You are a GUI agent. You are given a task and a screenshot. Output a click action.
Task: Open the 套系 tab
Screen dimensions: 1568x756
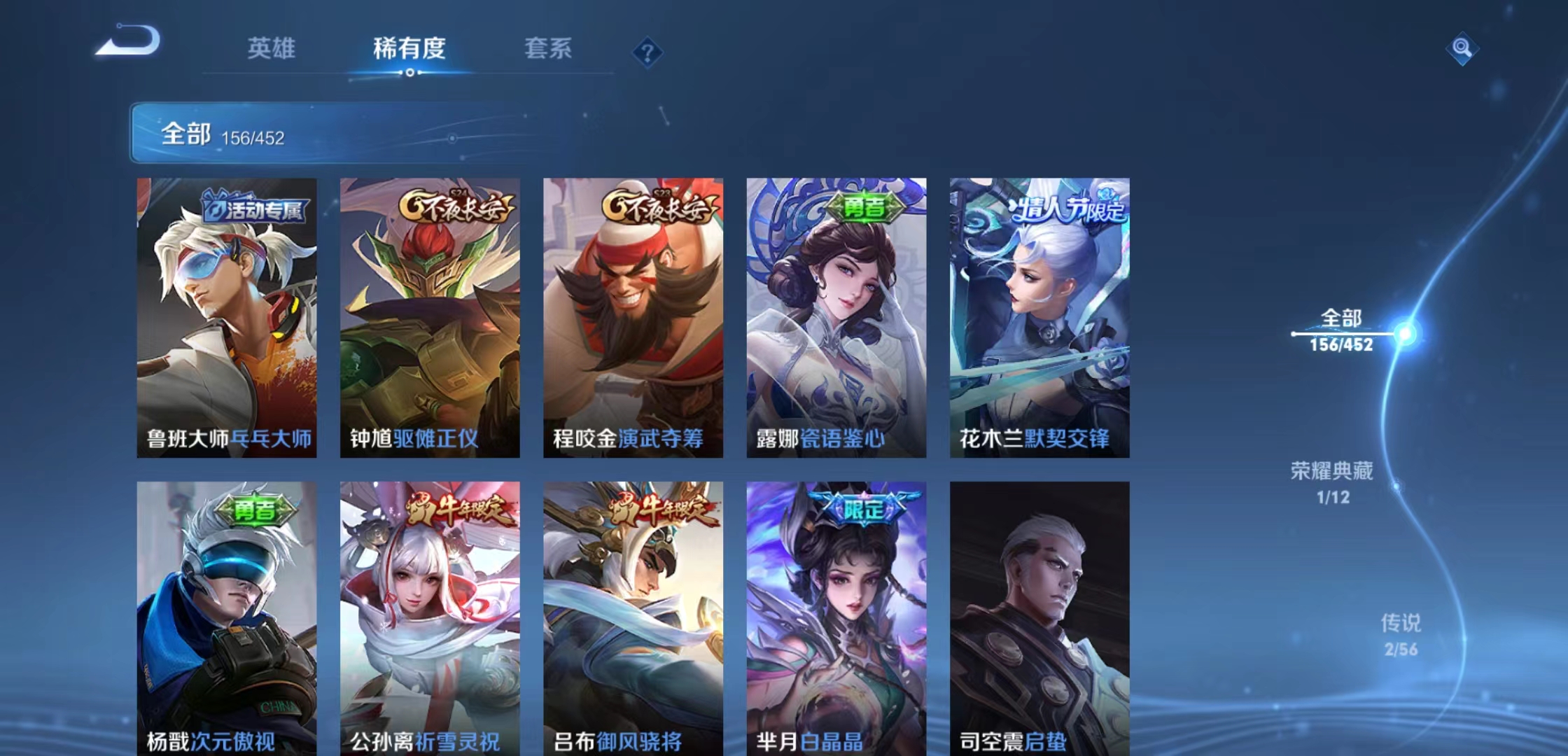[547, 49]
